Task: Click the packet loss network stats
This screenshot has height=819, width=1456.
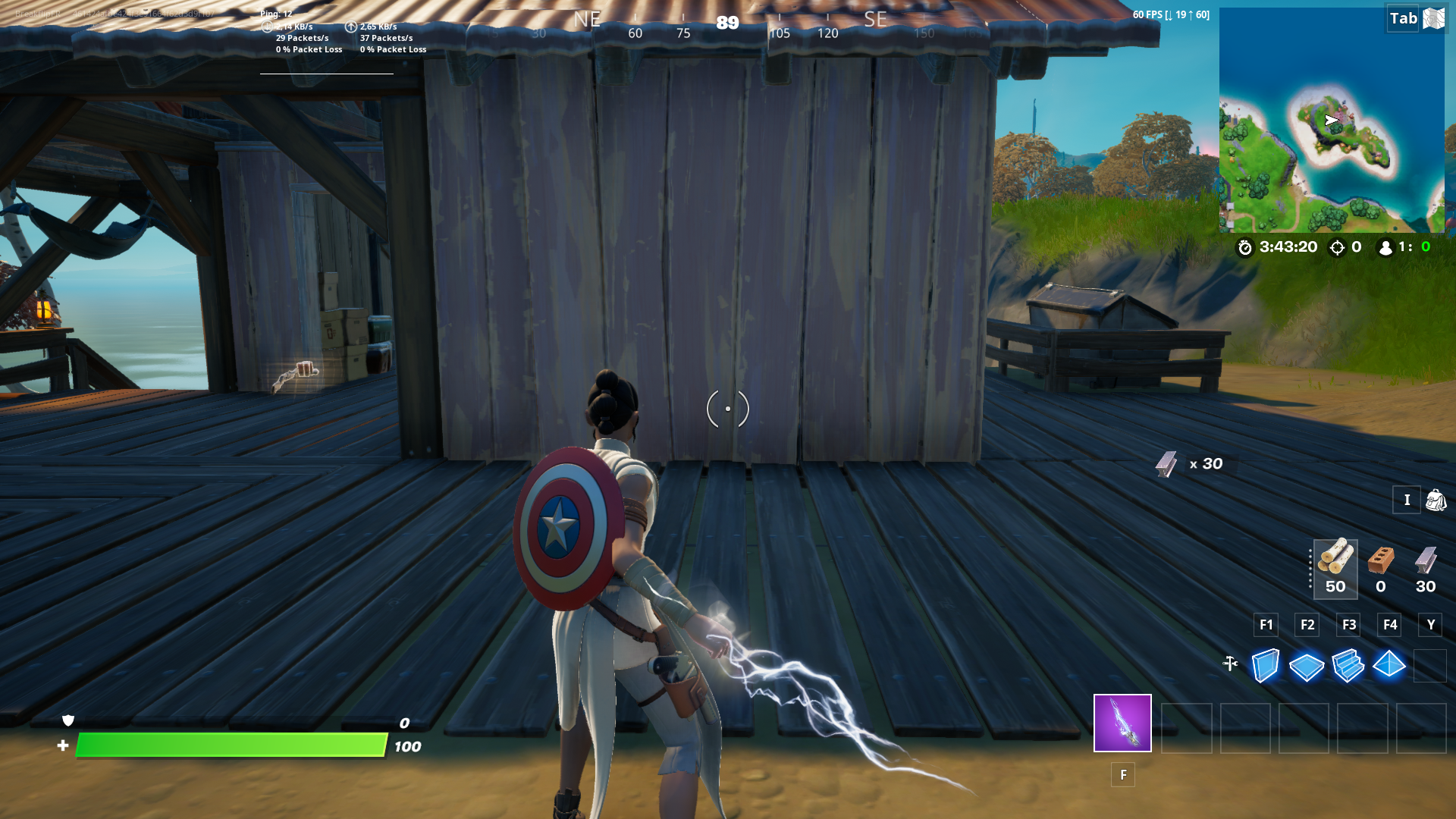Action: tap(309, 49)
